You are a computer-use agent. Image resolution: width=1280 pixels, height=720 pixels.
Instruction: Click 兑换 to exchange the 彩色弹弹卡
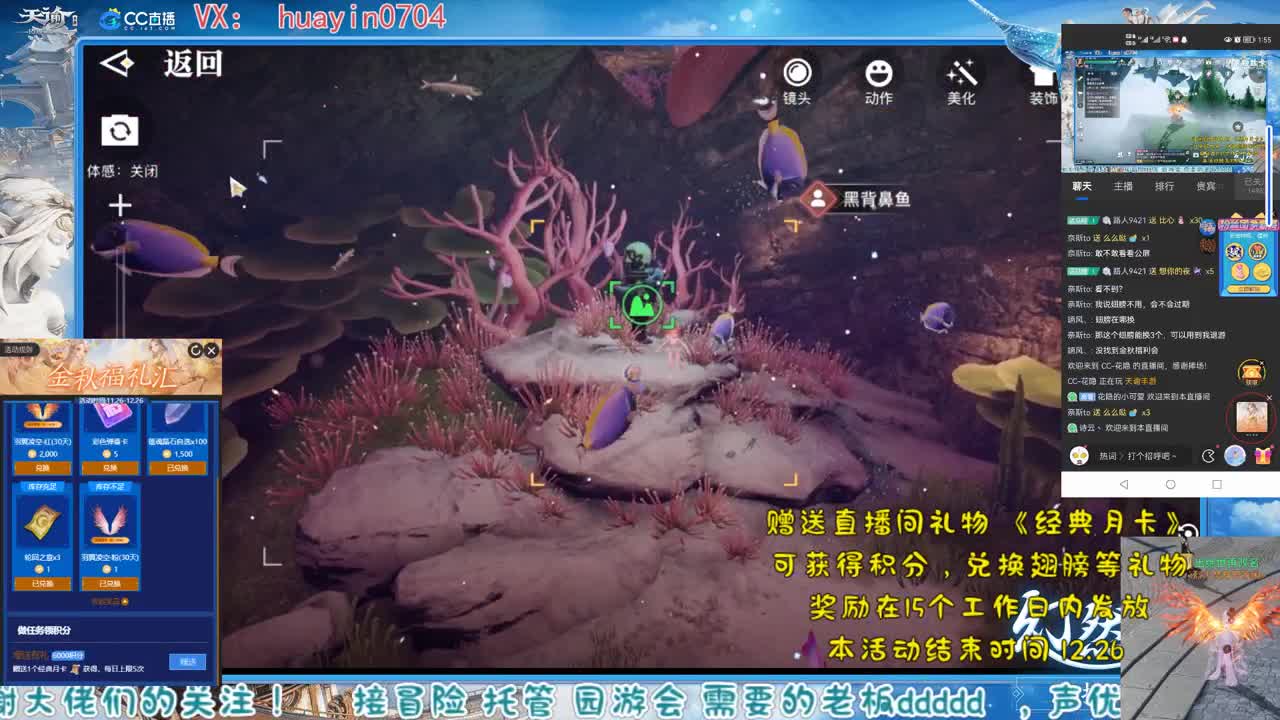point(111,467)
